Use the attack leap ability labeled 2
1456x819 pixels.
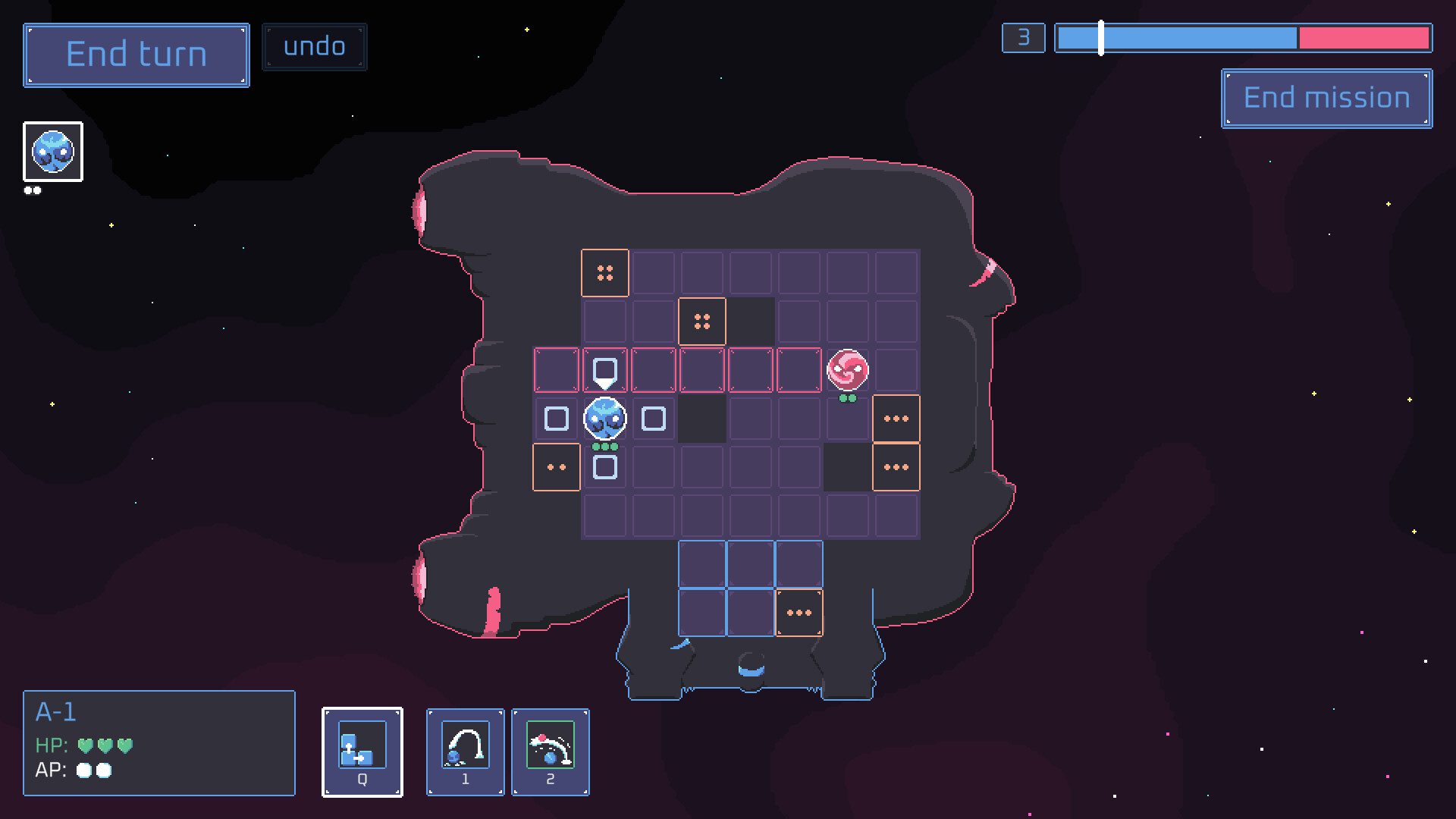[551, 752]
